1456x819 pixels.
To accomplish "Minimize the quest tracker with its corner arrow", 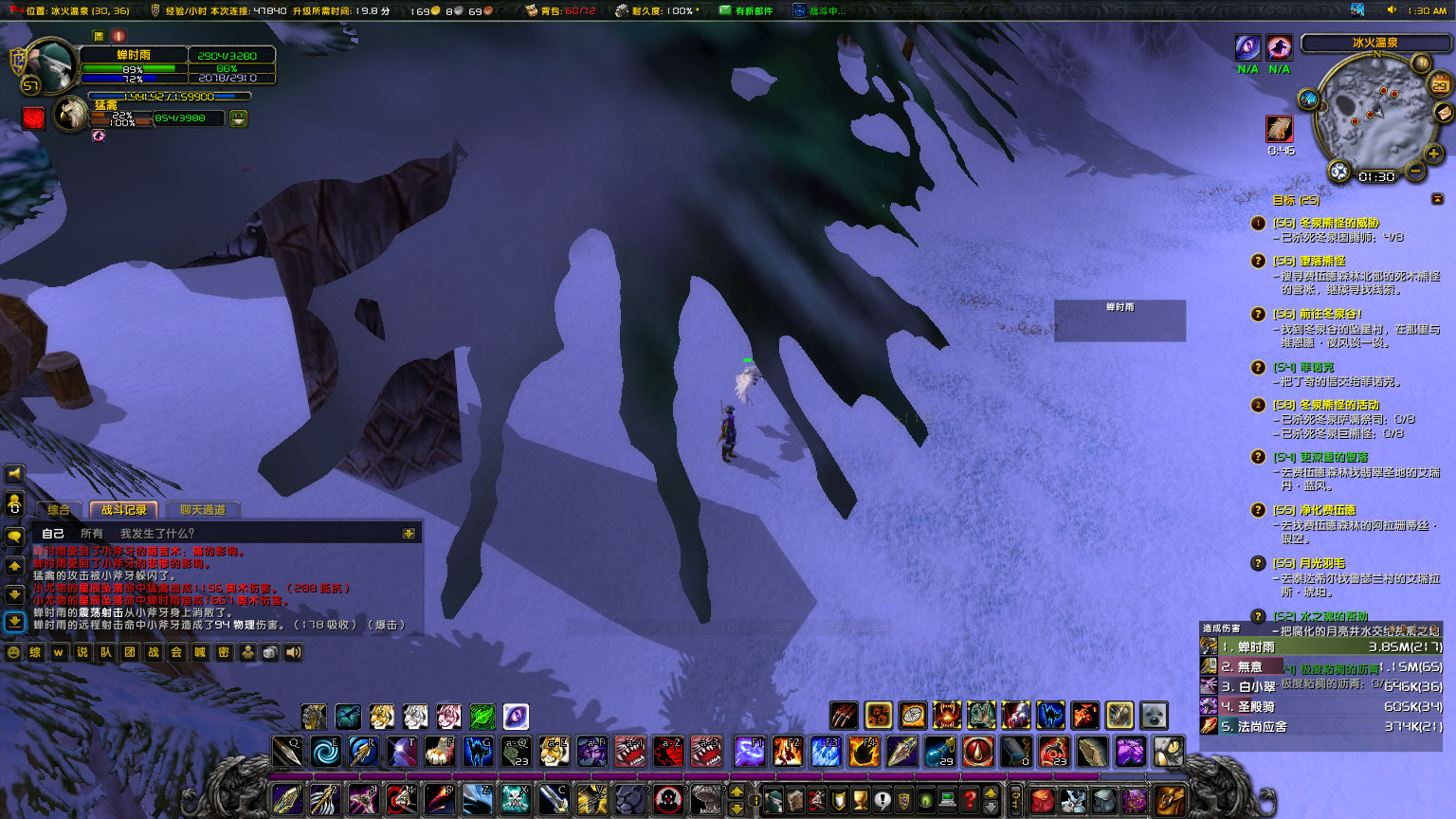I will [1437, 201].
